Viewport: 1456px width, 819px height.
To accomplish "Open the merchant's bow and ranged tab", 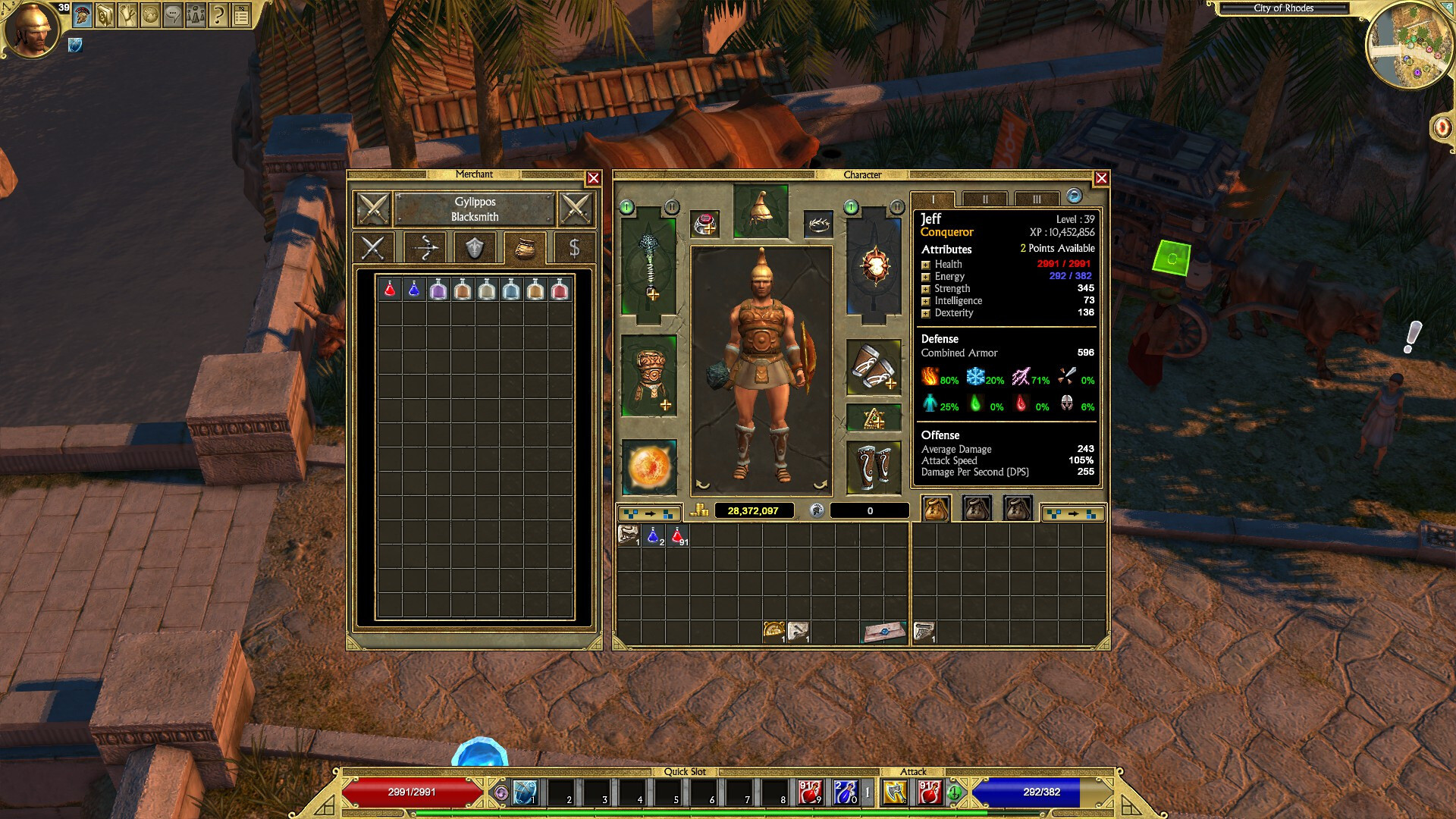I will tap(425, 248).
